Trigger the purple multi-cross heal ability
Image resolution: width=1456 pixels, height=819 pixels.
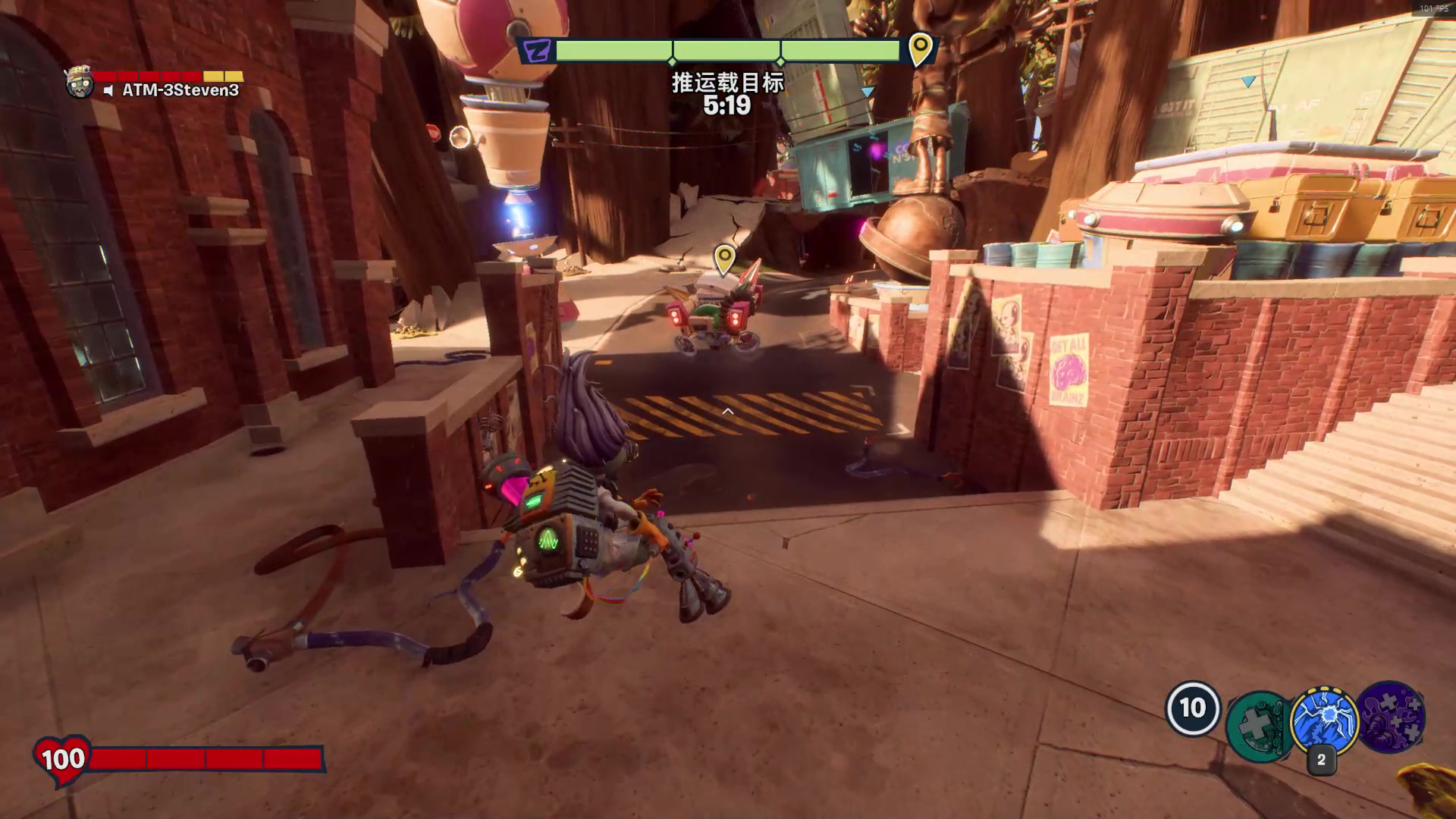click(1392, 717)
